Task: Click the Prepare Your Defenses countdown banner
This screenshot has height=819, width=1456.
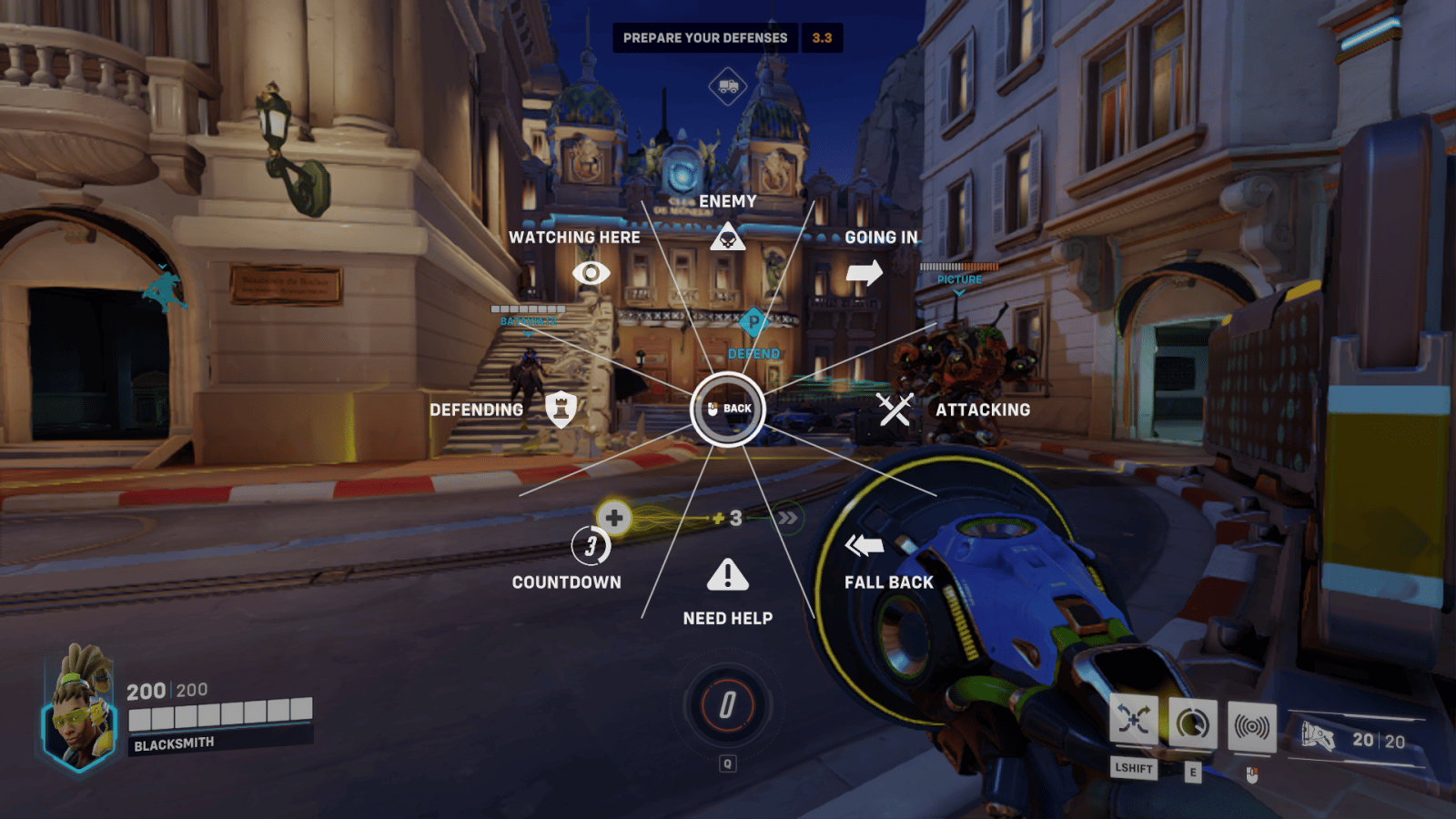Action: point(705,37)
